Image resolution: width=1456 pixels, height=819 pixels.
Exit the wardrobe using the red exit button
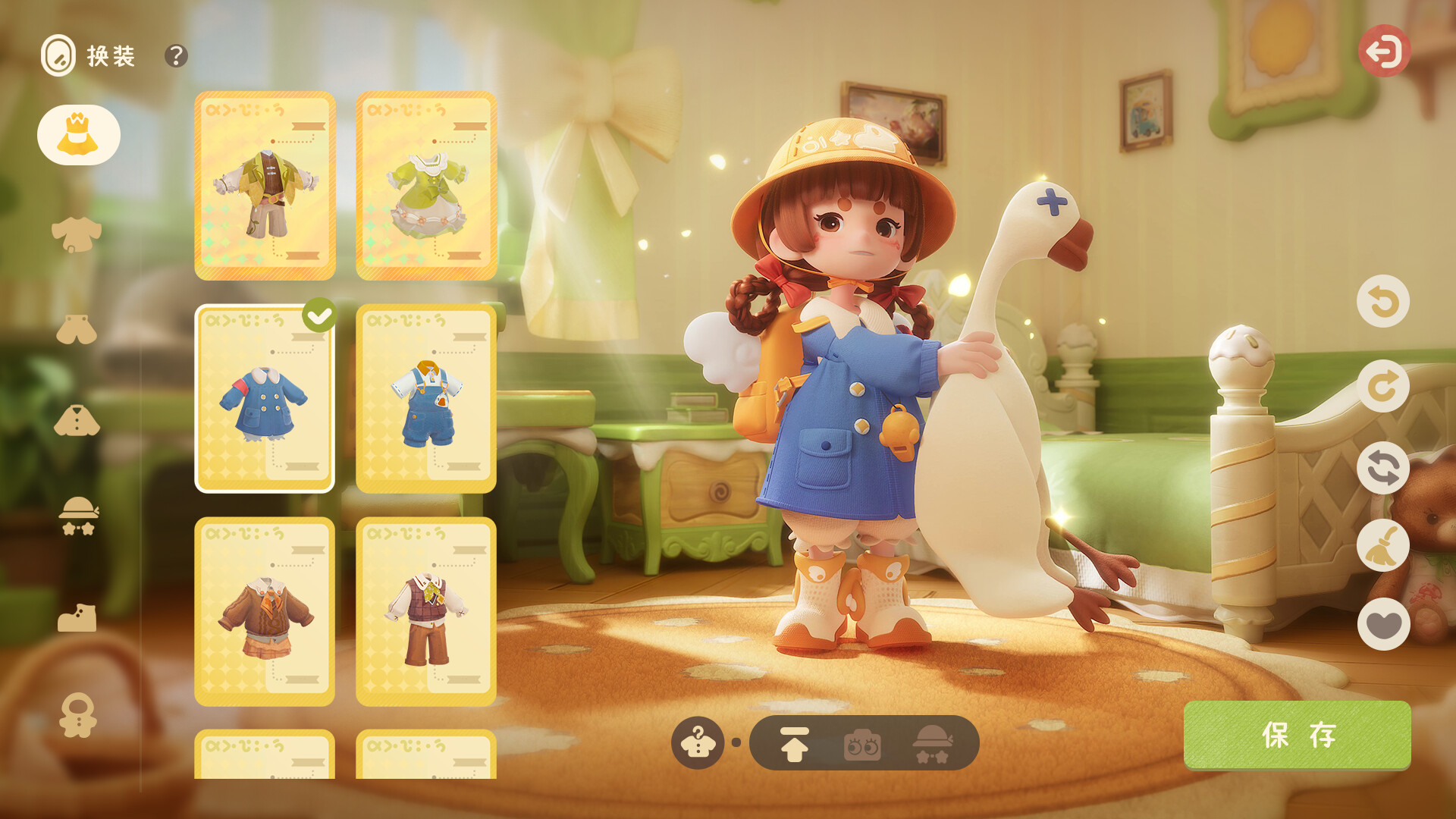tap(1384, 52)
